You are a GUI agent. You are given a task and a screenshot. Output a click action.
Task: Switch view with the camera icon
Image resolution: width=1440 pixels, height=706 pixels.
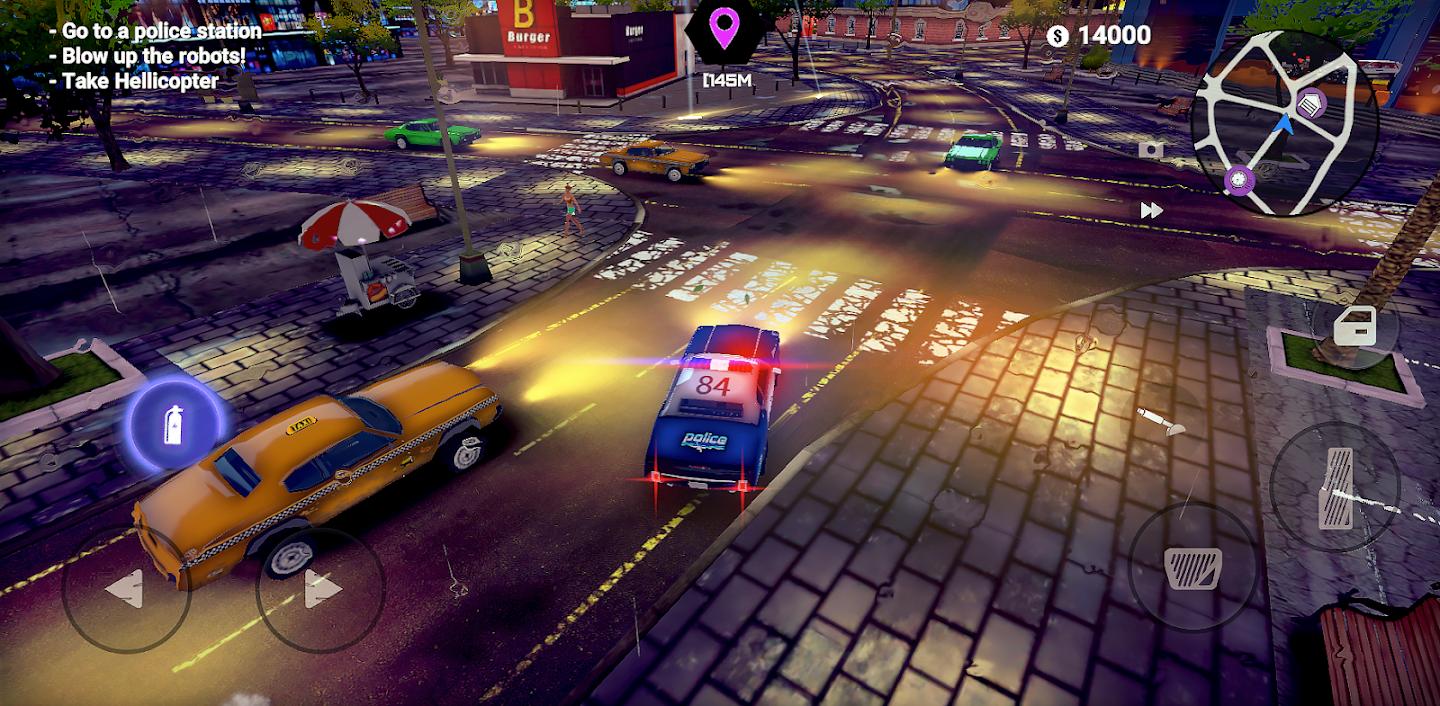point(1151,150)
